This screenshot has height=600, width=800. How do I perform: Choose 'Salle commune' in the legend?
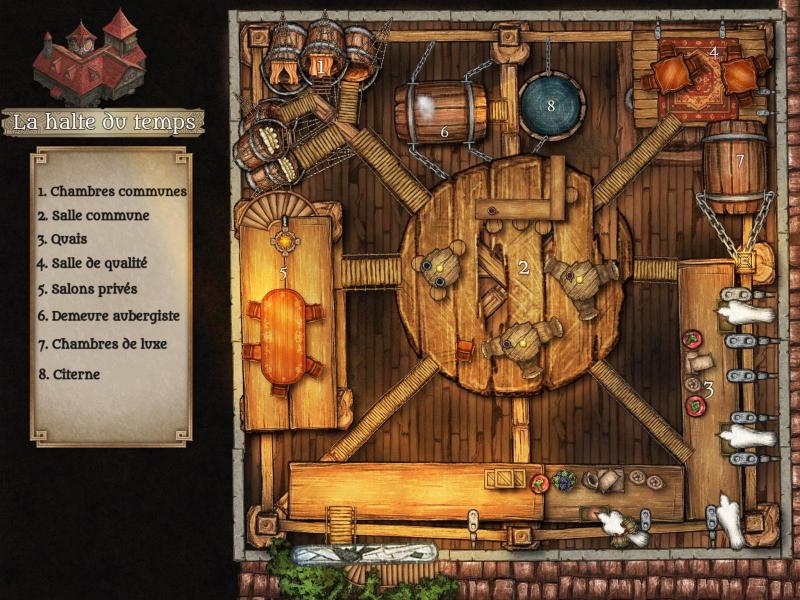[93, 215]
